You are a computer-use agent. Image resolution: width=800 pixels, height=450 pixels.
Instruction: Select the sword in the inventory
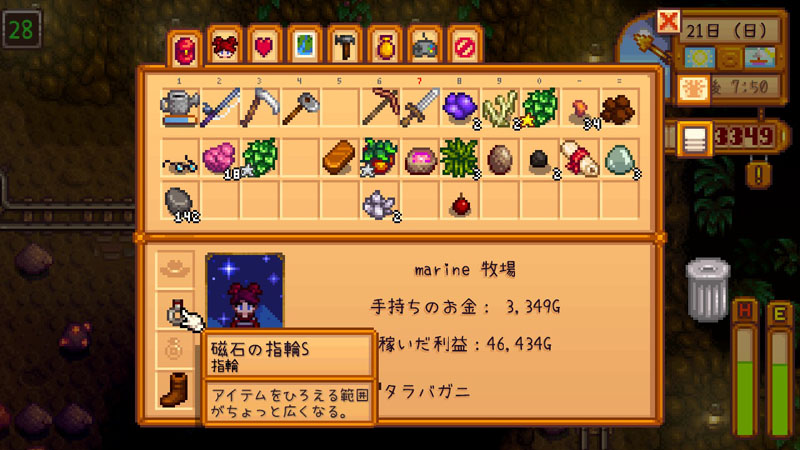(419, 107)
